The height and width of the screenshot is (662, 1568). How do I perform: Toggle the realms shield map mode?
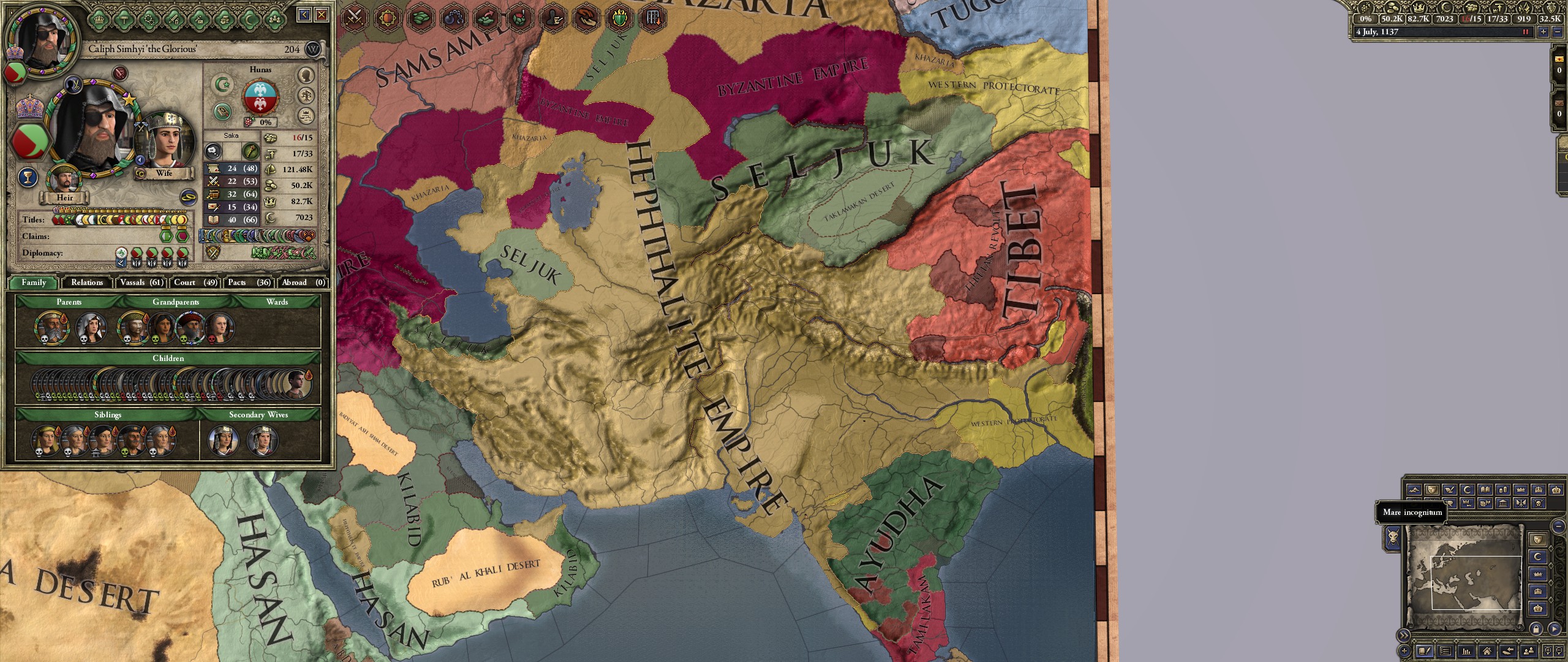1432,490
